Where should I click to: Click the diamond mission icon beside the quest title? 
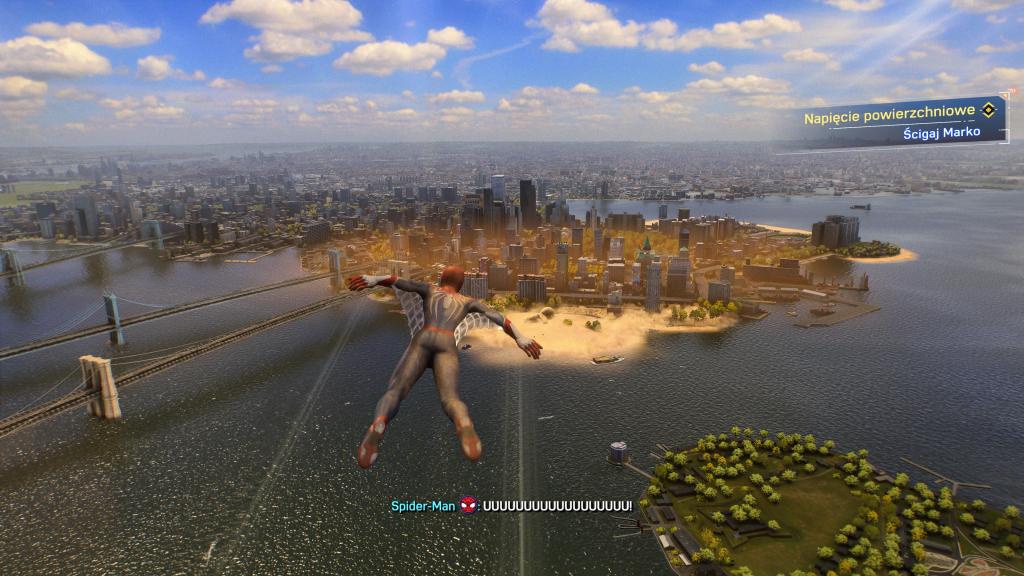click(x=989, y=116)
